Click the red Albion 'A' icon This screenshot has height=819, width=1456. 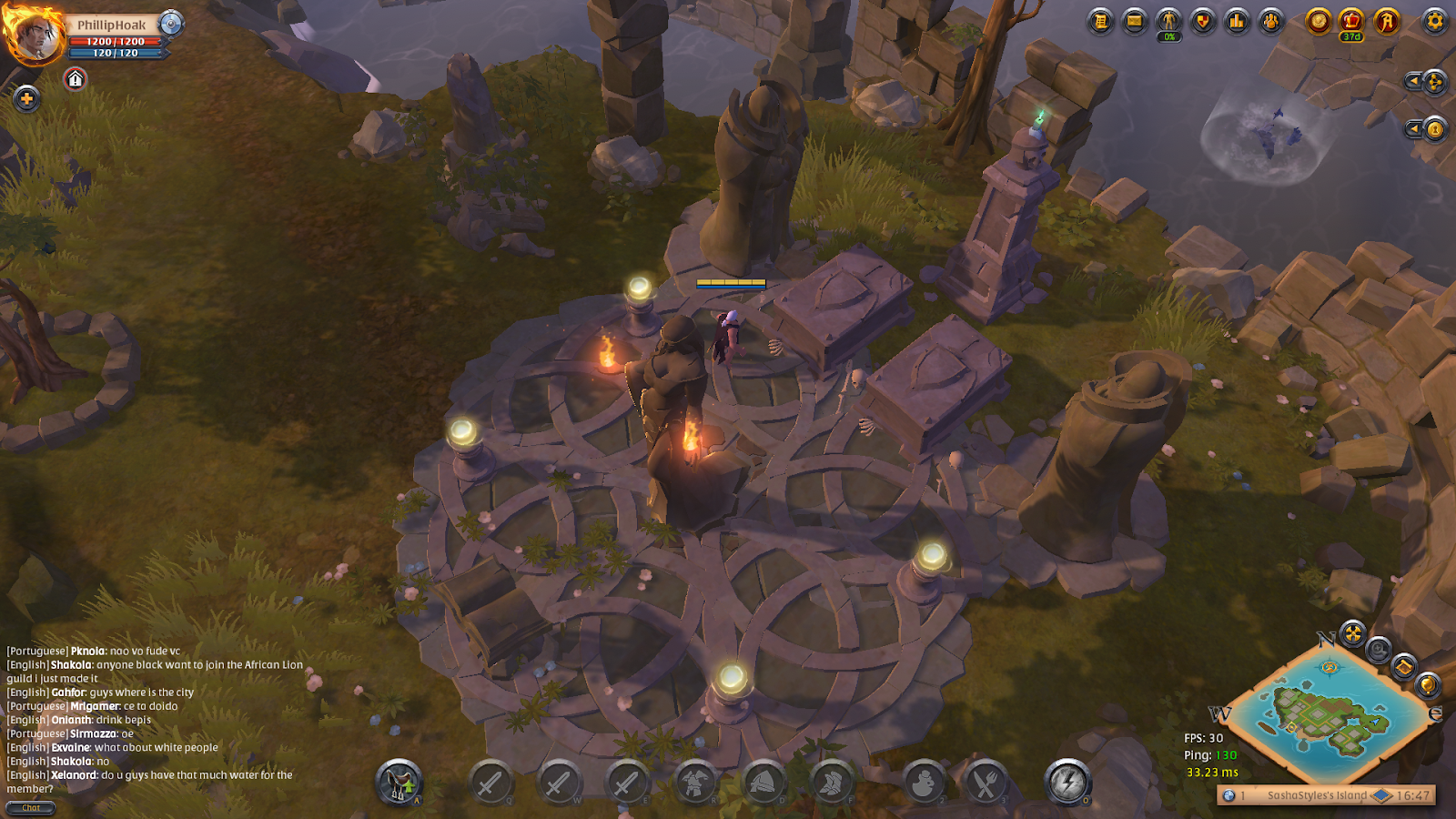pos(1387,21)
